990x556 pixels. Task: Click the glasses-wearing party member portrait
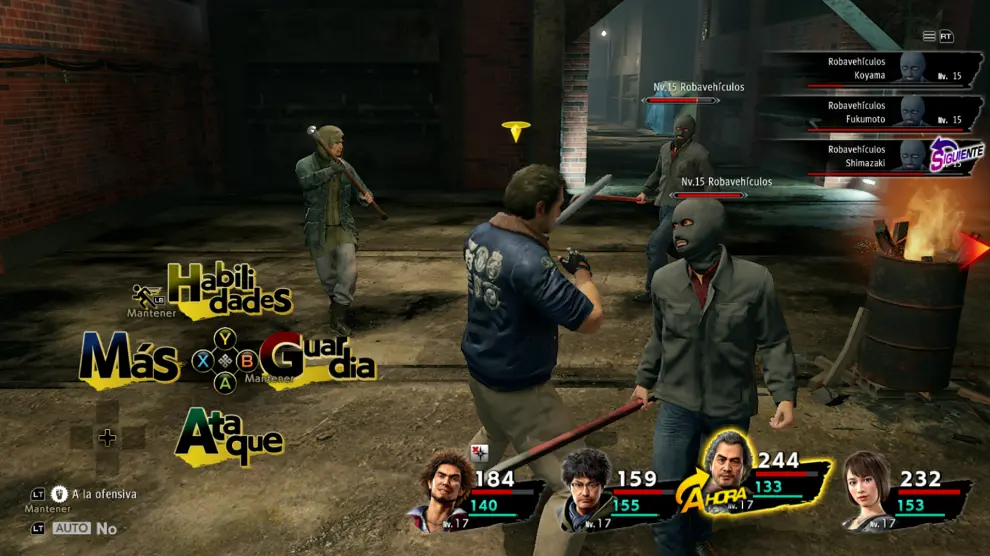(x=588, y=490)
